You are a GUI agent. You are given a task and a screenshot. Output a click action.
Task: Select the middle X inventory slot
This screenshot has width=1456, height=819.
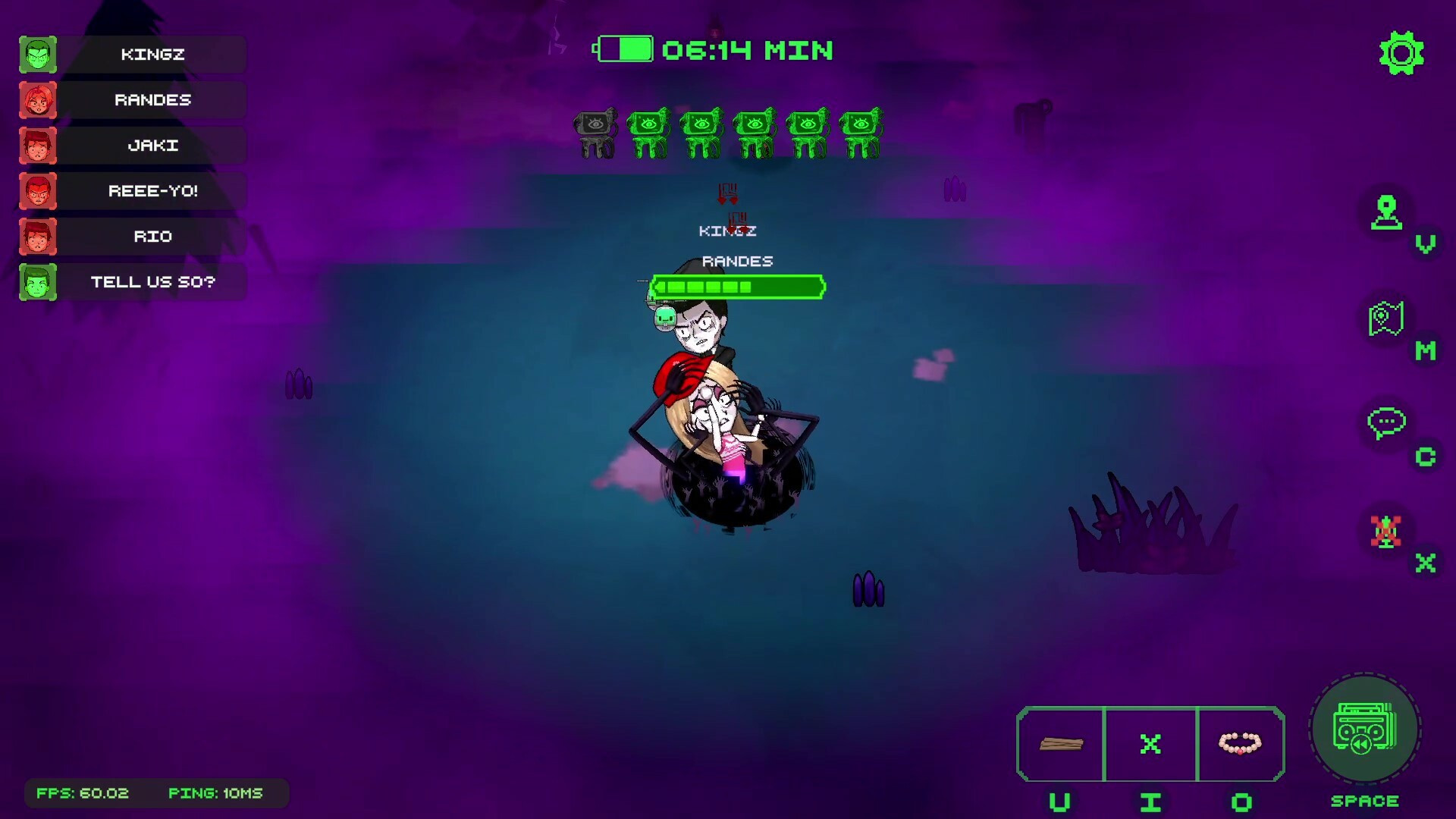tap(1150, 744)
